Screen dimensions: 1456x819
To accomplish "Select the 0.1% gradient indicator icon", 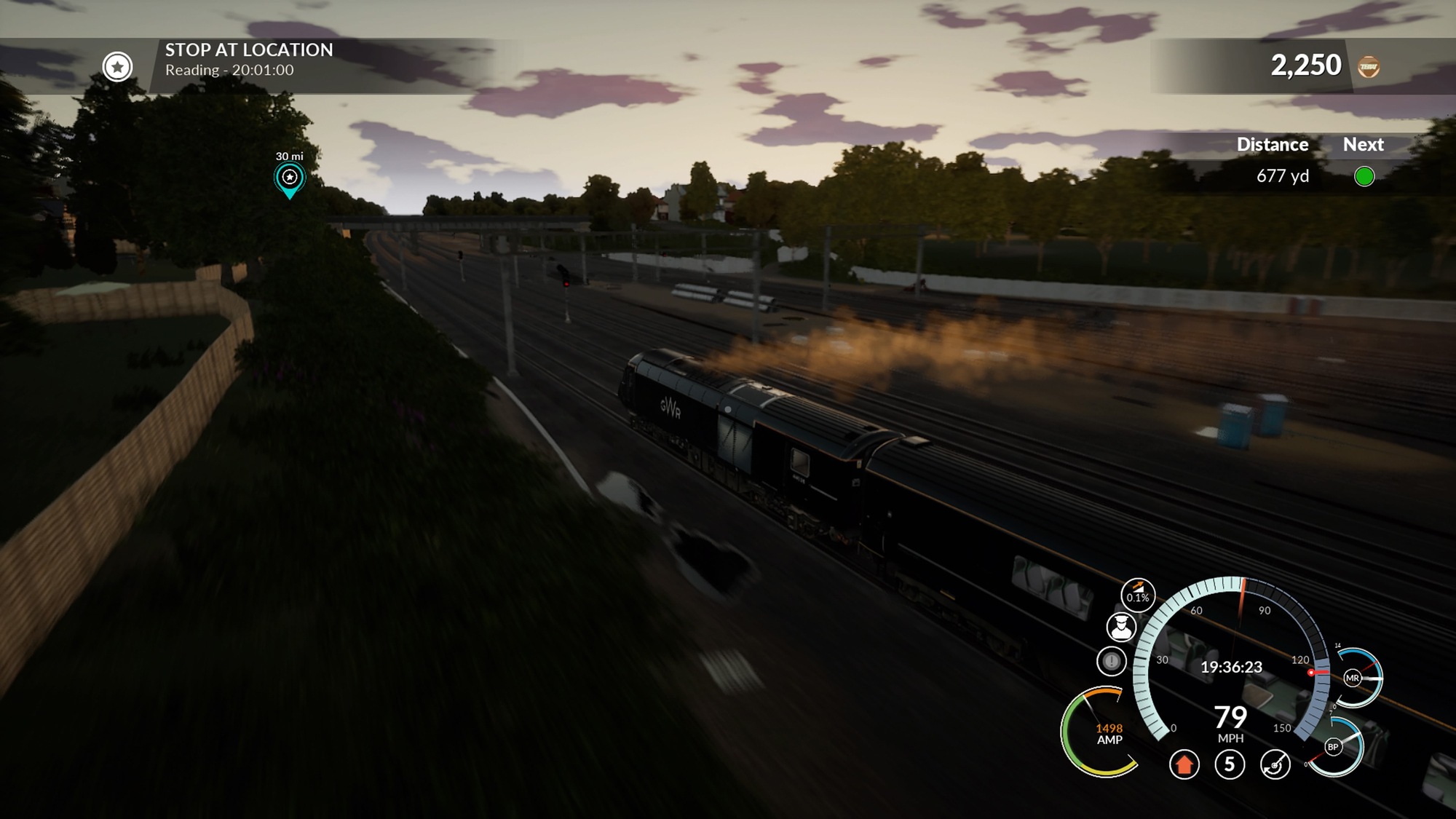I will 1137,595.
